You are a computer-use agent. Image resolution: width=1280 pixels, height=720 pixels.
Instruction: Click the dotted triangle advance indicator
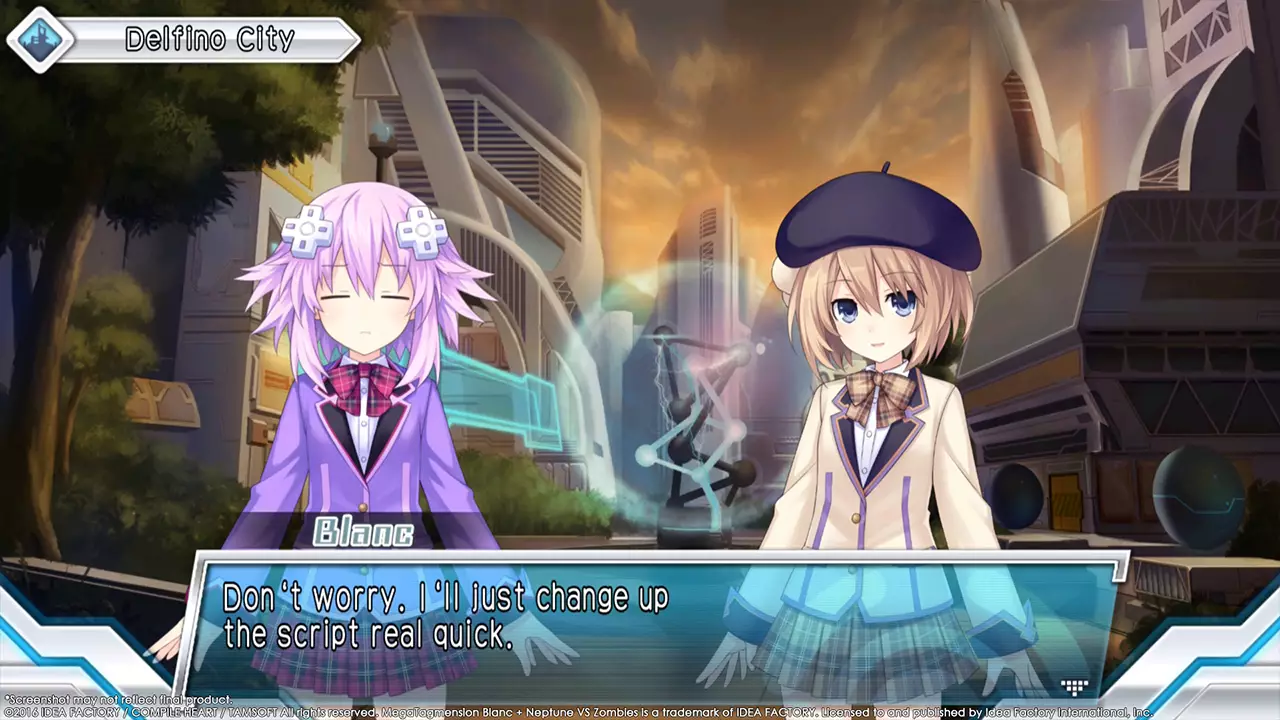point(1073,687)
